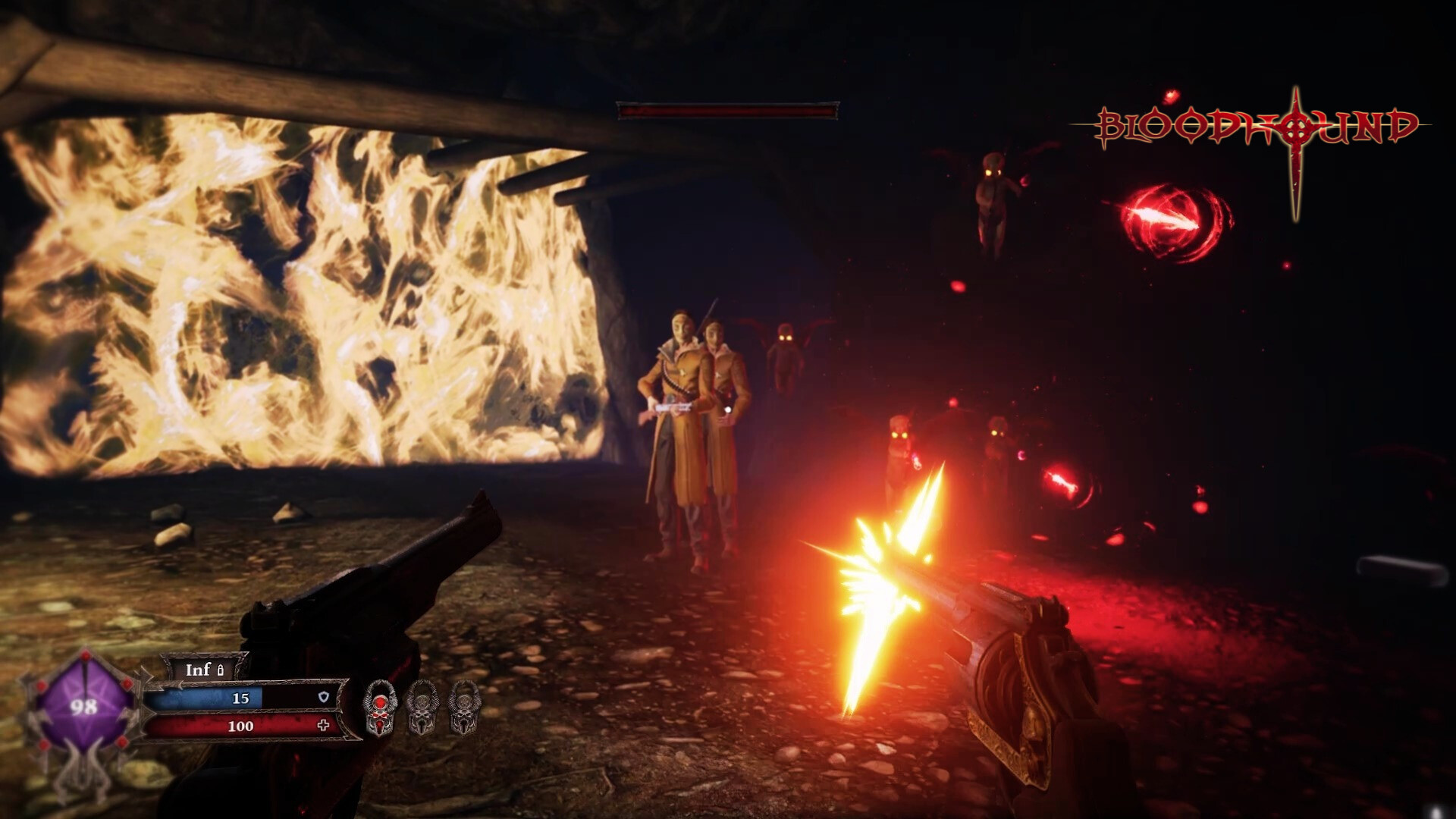This screenshot has width=1456, height=819.
Task: Click the red enemy health bar at the top
Action: click(x=728, y=110)
